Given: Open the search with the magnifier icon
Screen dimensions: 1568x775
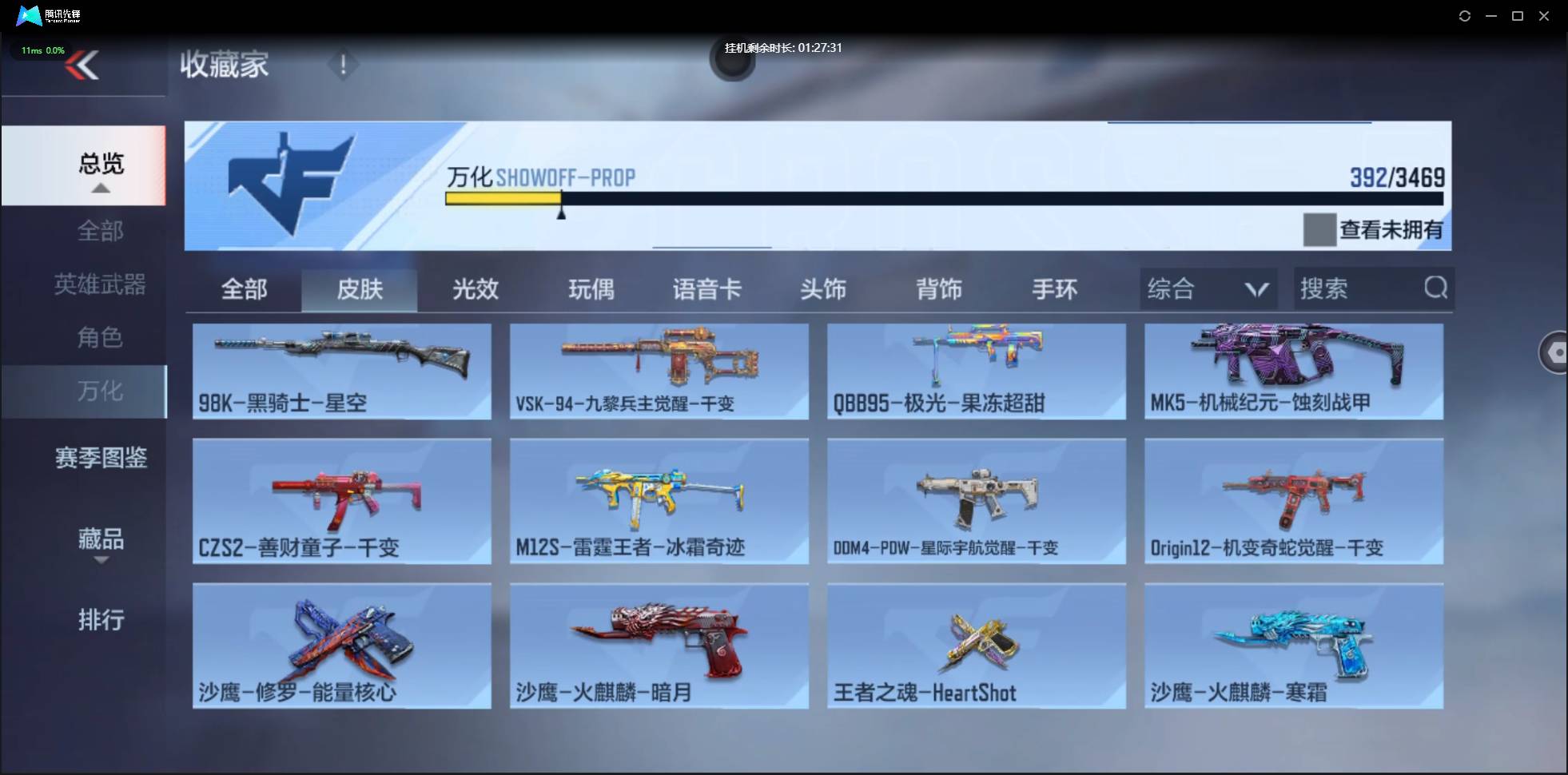Looking at the screenshot, I should point(1436,288).
